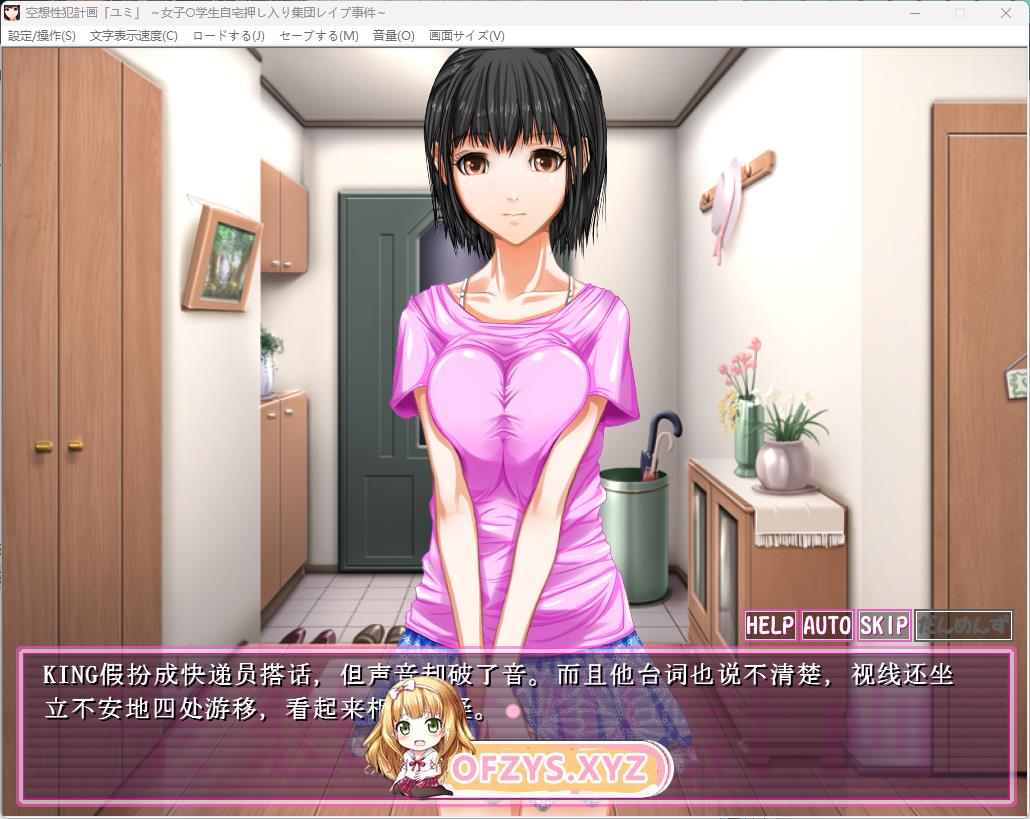Open the セーブする(M) save menu
Screen dimensions: 1030x819
click(x=318, y=36)
